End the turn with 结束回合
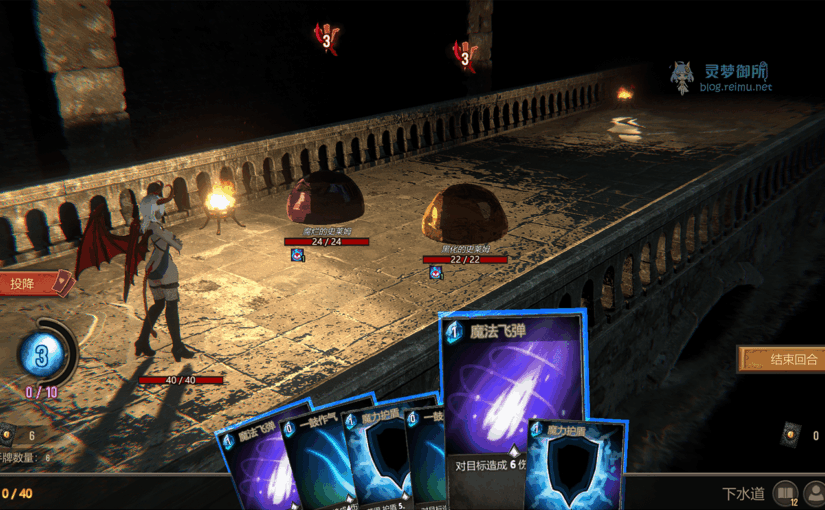 pos(782,360)
